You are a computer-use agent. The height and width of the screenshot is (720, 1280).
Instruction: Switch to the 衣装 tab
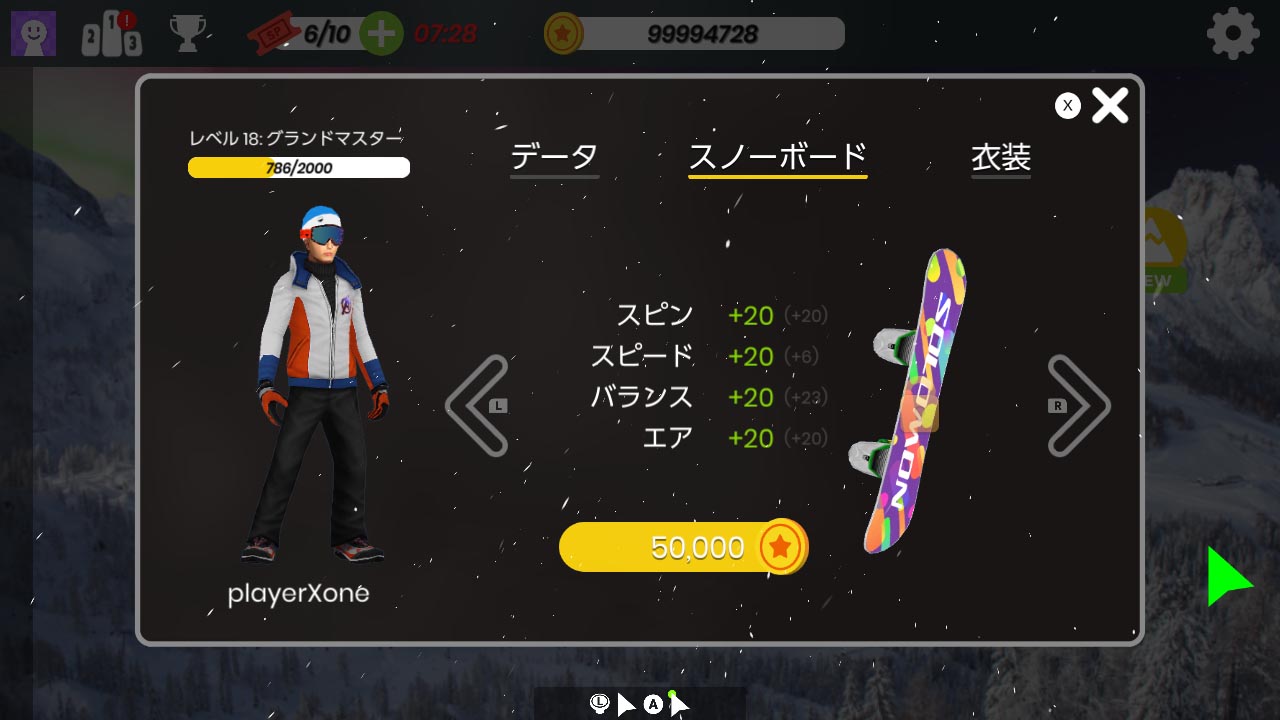pos(1000,156)
